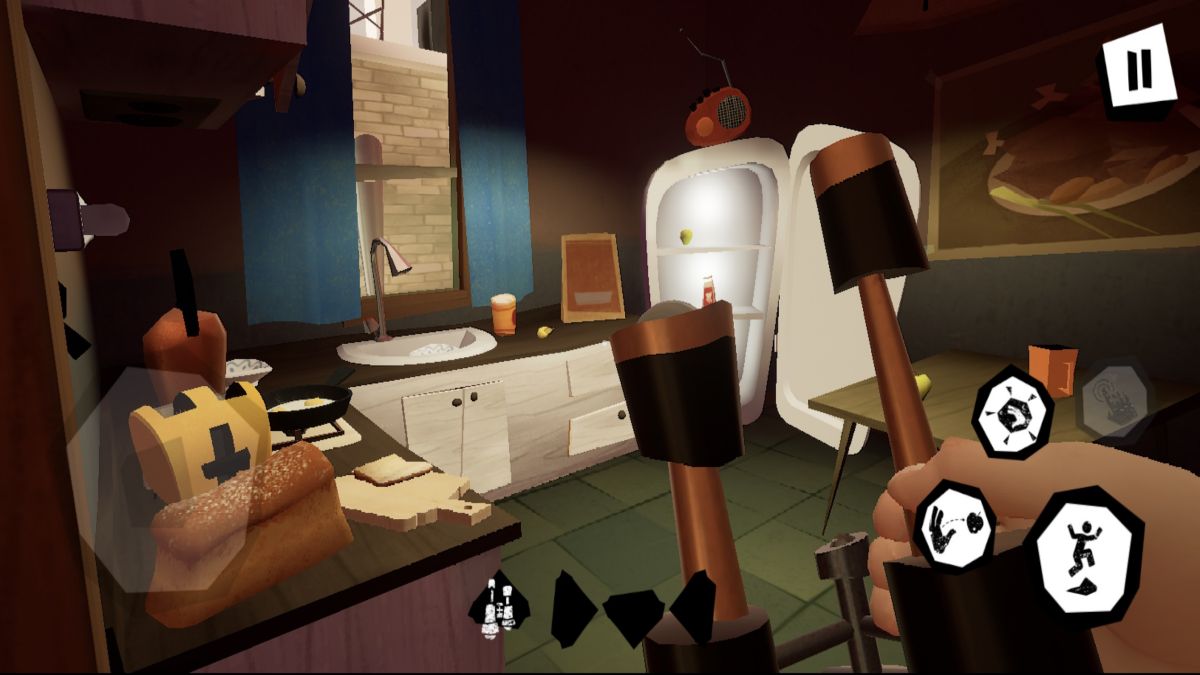Screen dimensions: 1200x675
Task: Pause the game with the pause button
Action: 1137,70
